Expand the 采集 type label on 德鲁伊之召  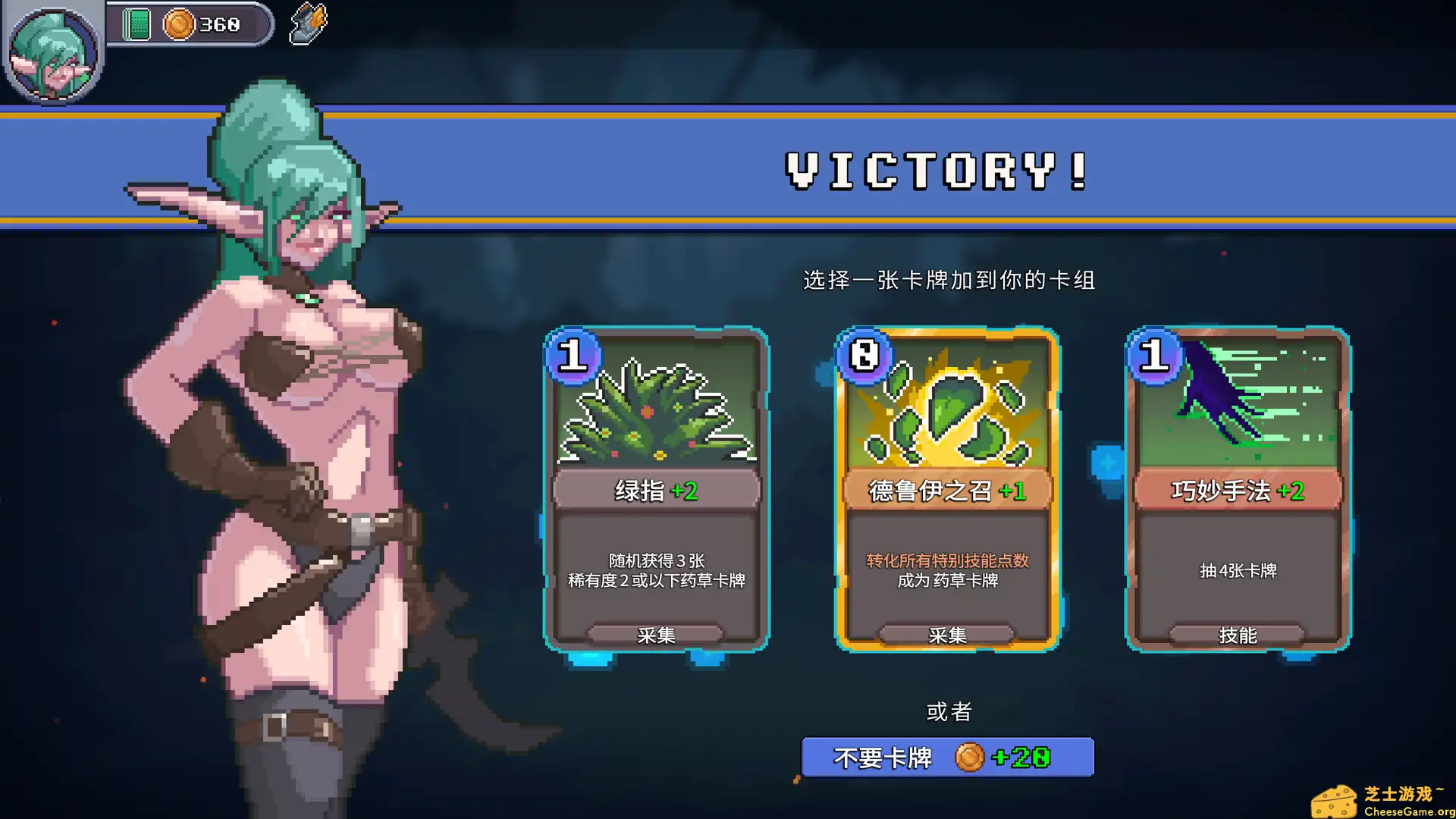pos(946,635)
